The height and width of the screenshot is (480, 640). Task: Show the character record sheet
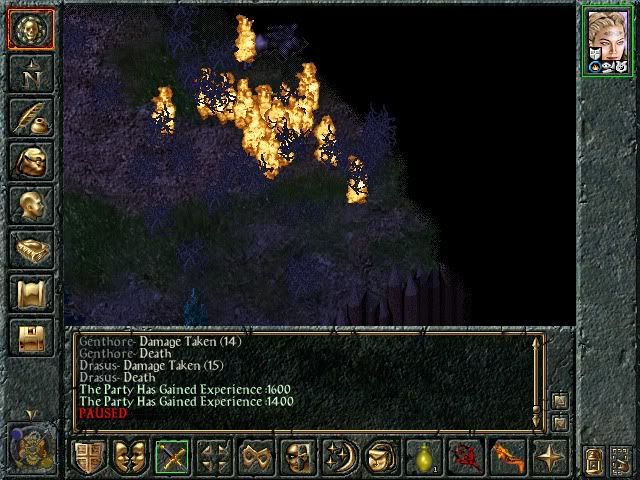[x=31, y=205]
